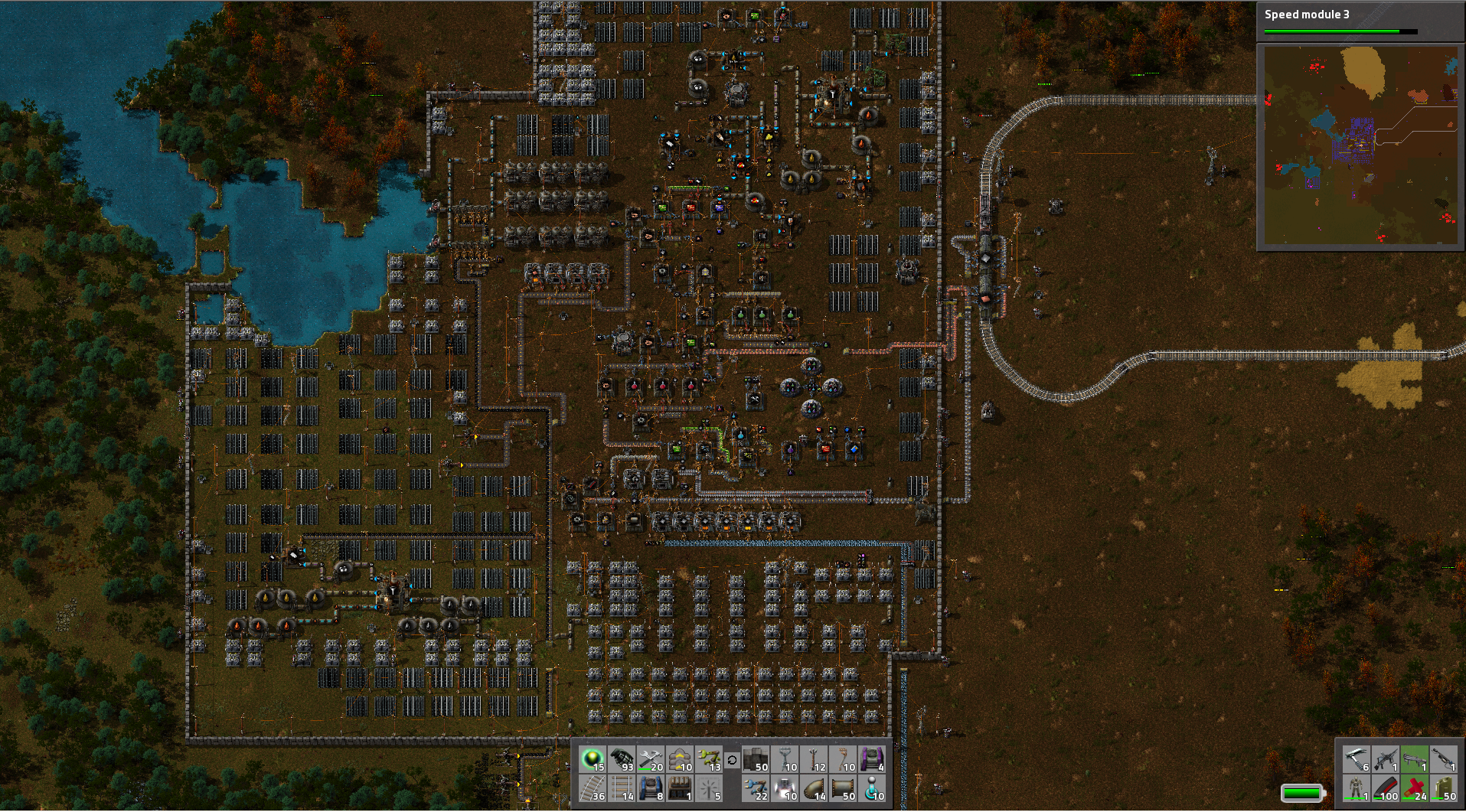Screen dimensions: 1466x812
Task: Select the submachine gun weapon slot
Action: click(x=1385, y=759)
